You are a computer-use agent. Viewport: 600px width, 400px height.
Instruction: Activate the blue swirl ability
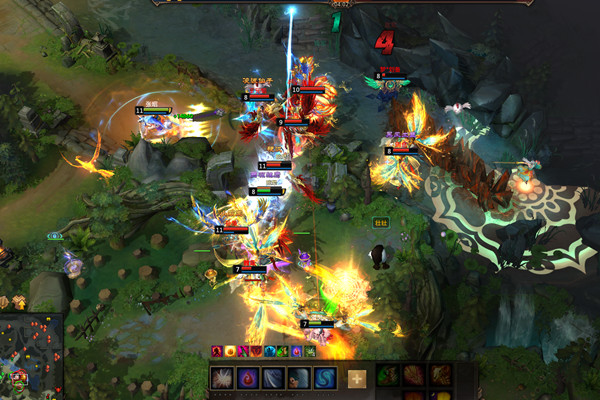(325, 378)
